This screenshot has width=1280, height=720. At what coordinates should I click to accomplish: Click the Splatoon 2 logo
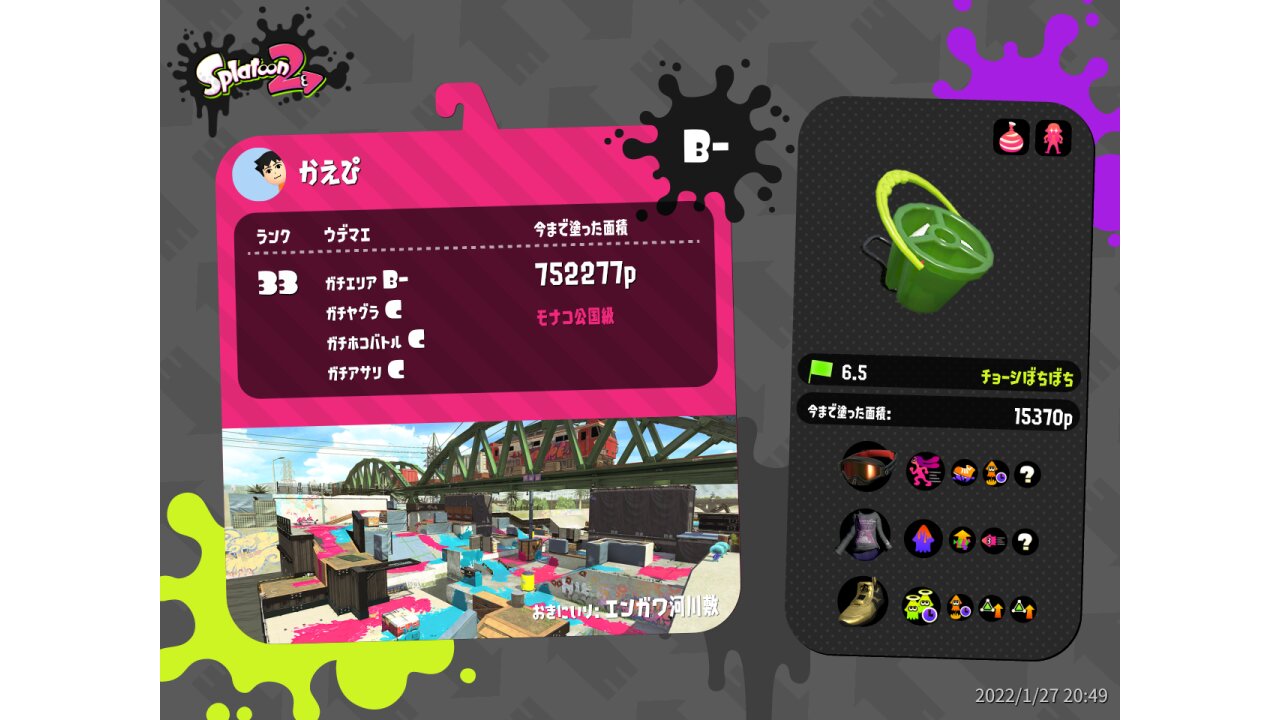click(259, 75)
